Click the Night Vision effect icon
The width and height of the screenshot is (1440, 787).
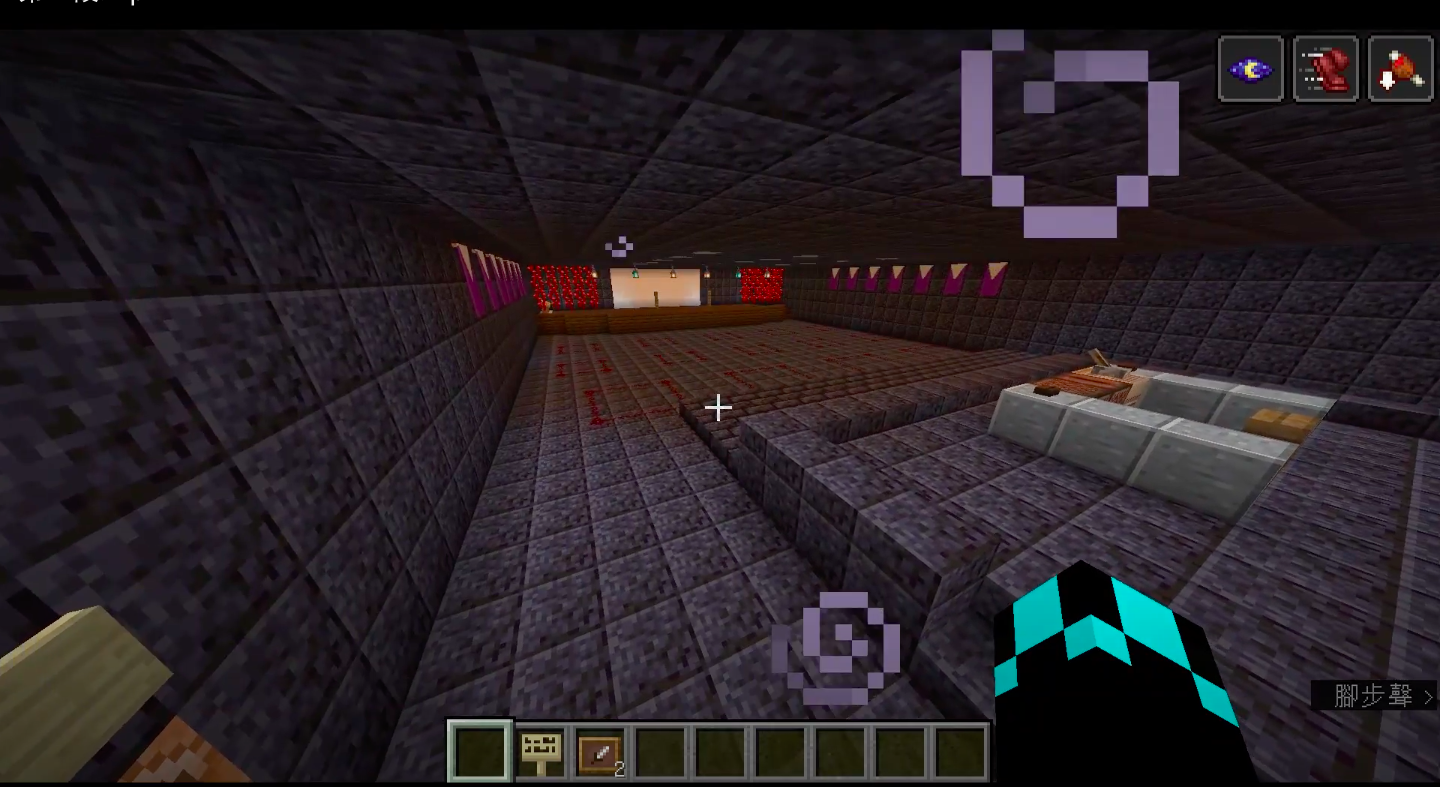point(1250,69)
